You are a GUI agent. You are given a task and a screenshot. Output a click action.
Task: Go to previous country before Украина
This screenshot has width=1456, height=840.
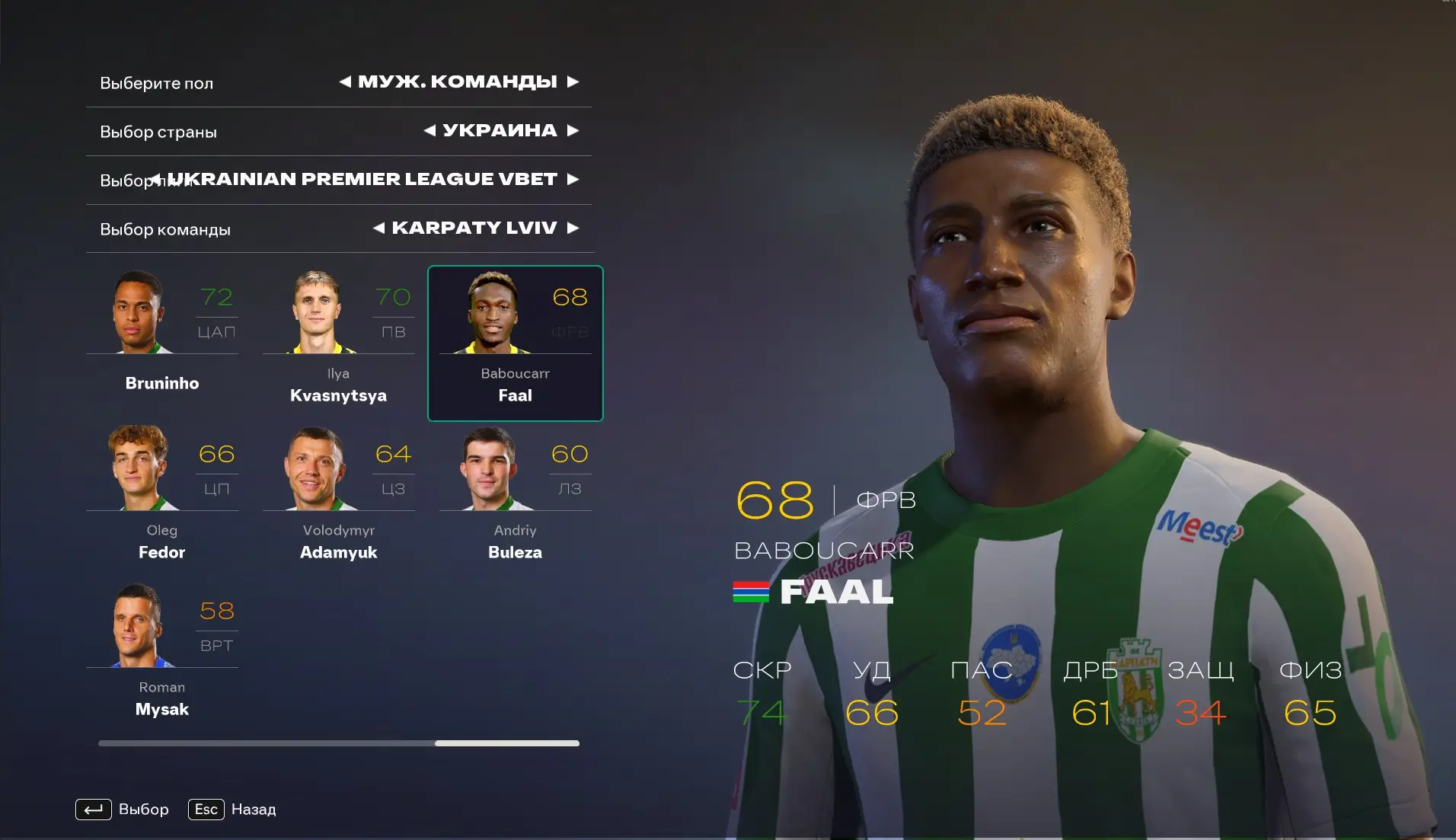429,130
